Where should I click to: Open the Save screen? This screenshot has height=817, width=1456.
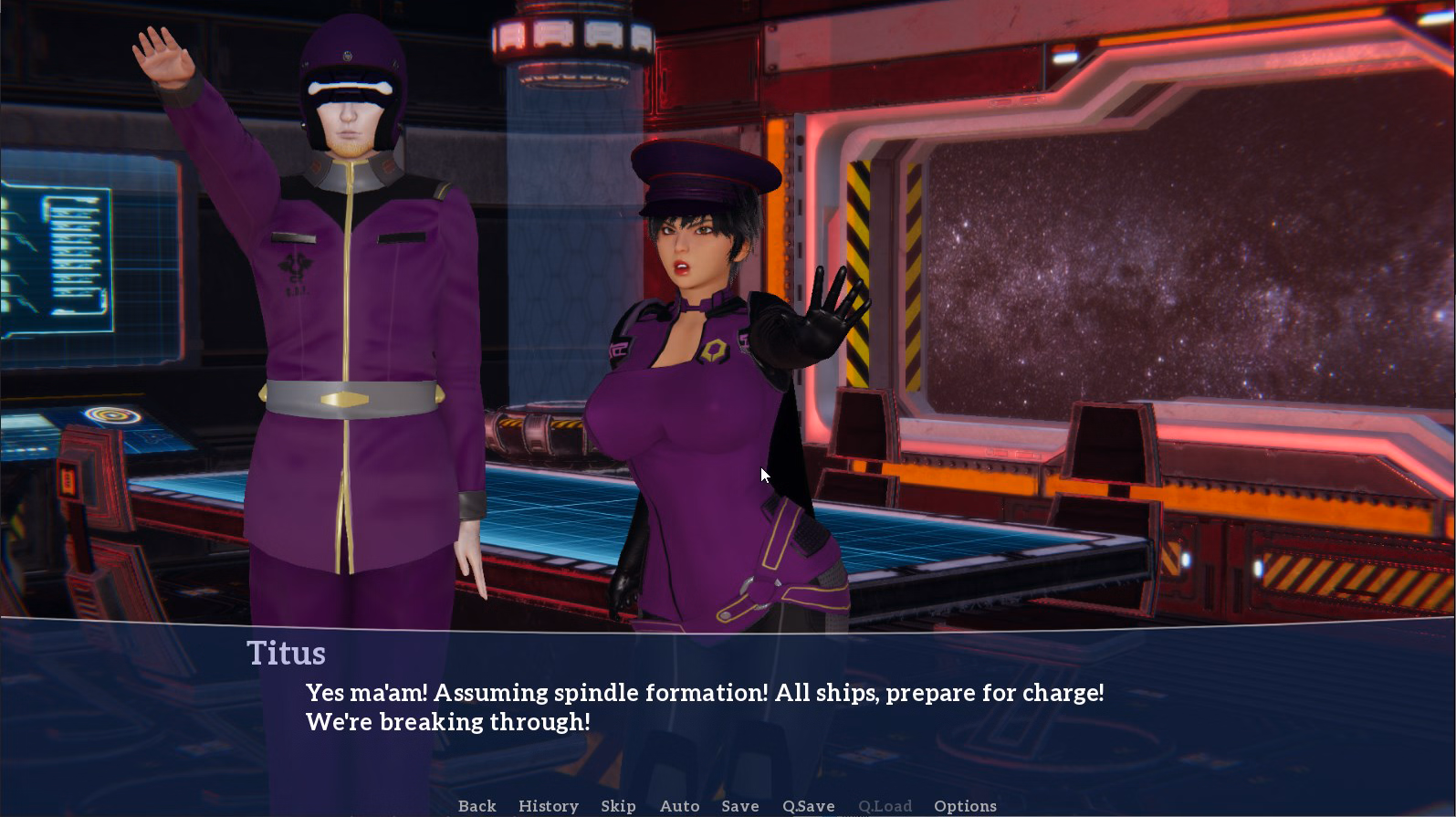coord(739,806)
